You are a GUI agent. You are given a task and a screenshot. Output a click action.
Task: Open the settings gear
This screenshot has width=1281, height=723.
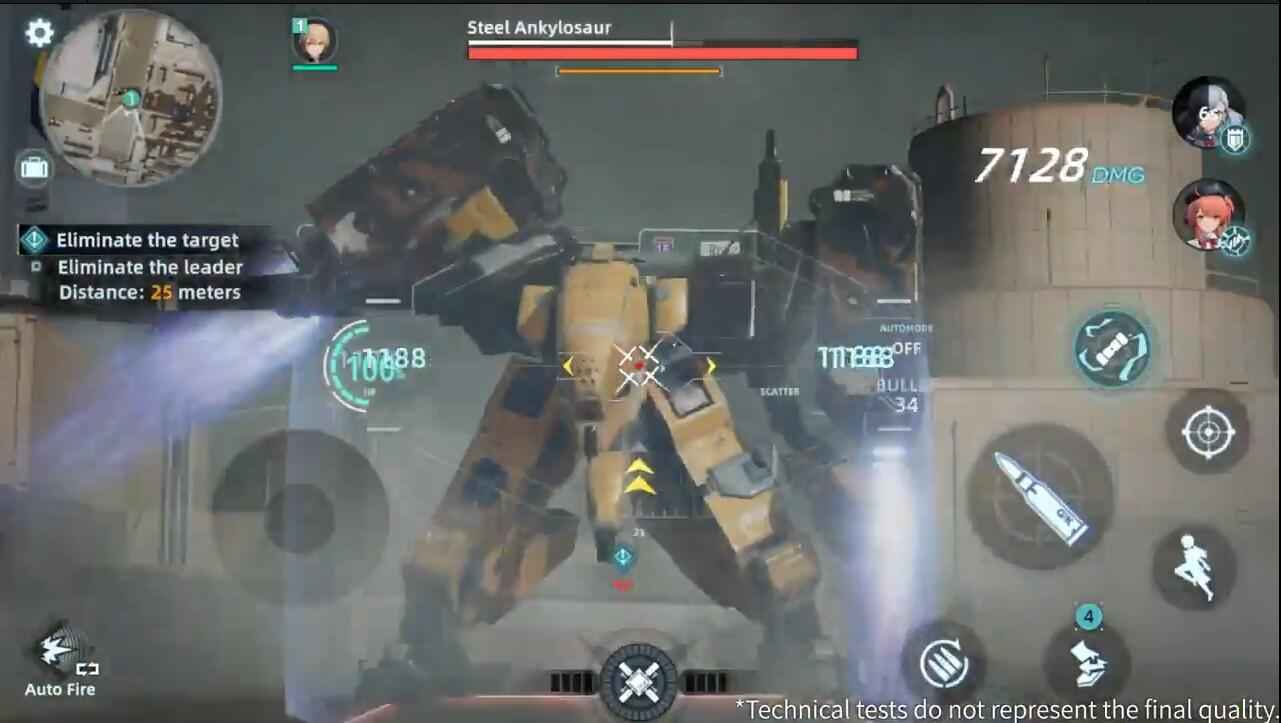point(38,32)
